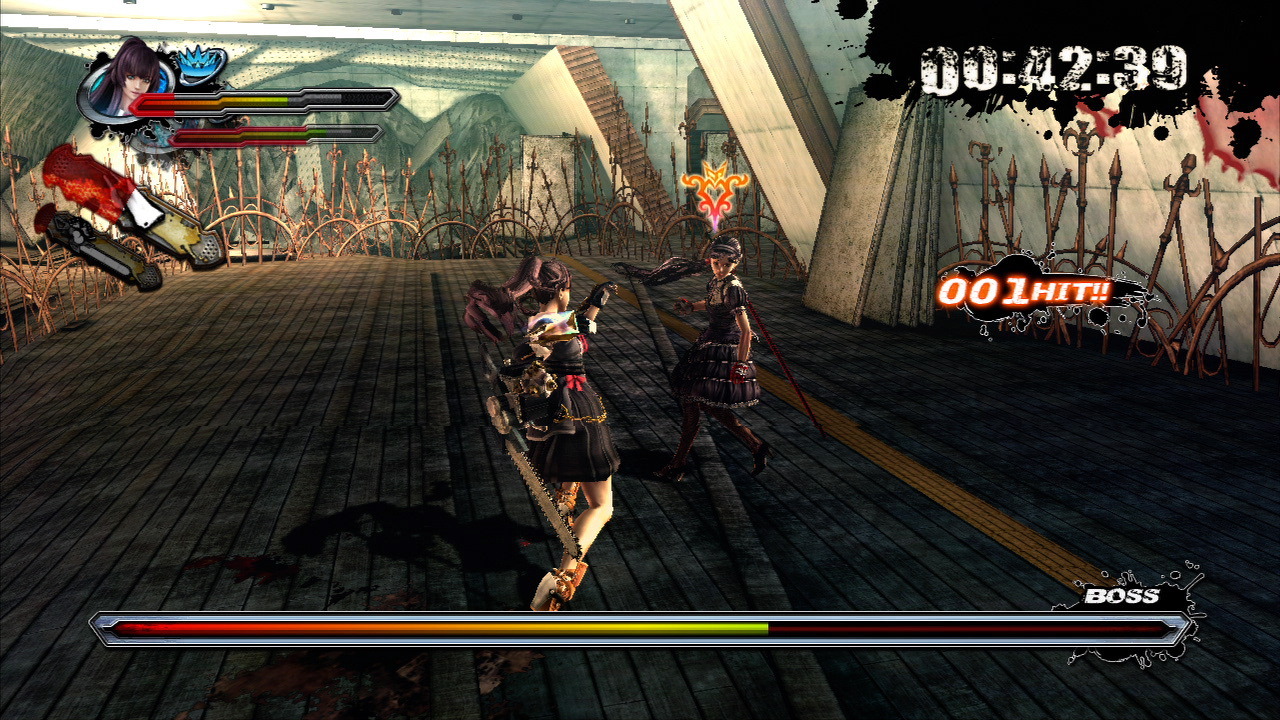Image resolution: width=1280 pixels, height=720 pixels.
Task: Click the orange lock-on marker above boss
Action: coord(714,193)
